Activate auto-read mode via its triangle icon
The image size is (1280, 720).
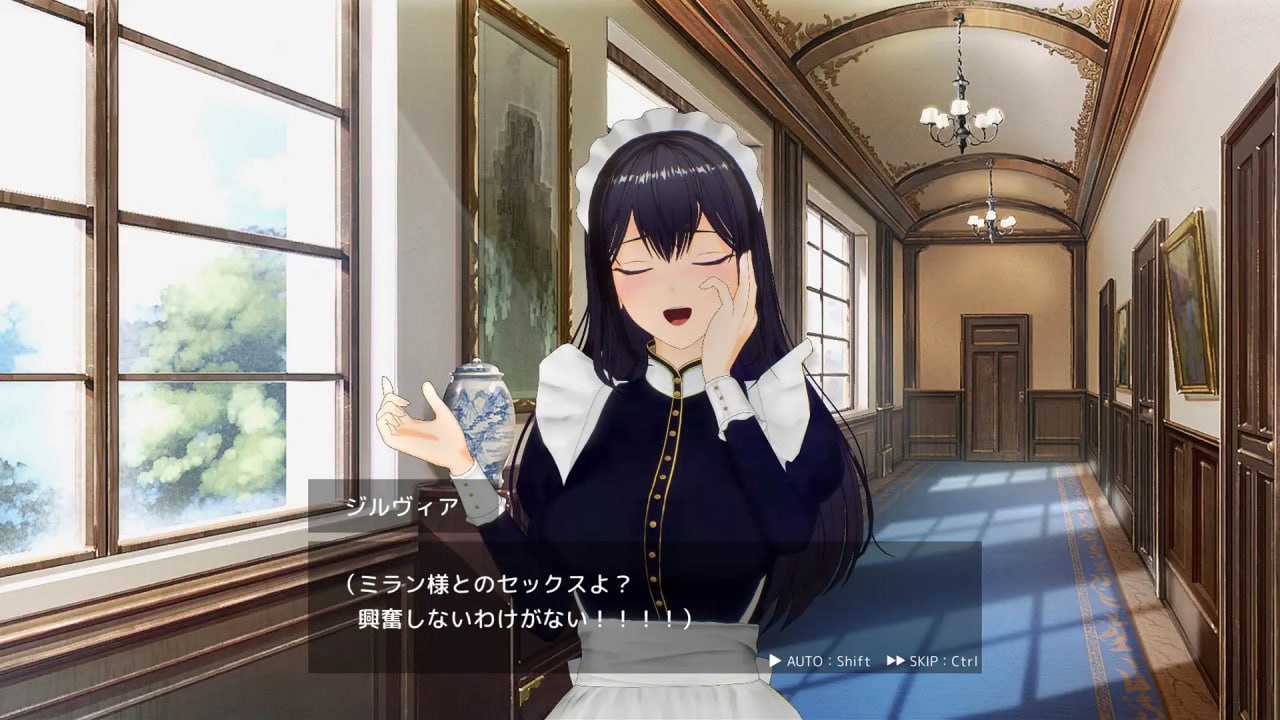click(776, 660)
